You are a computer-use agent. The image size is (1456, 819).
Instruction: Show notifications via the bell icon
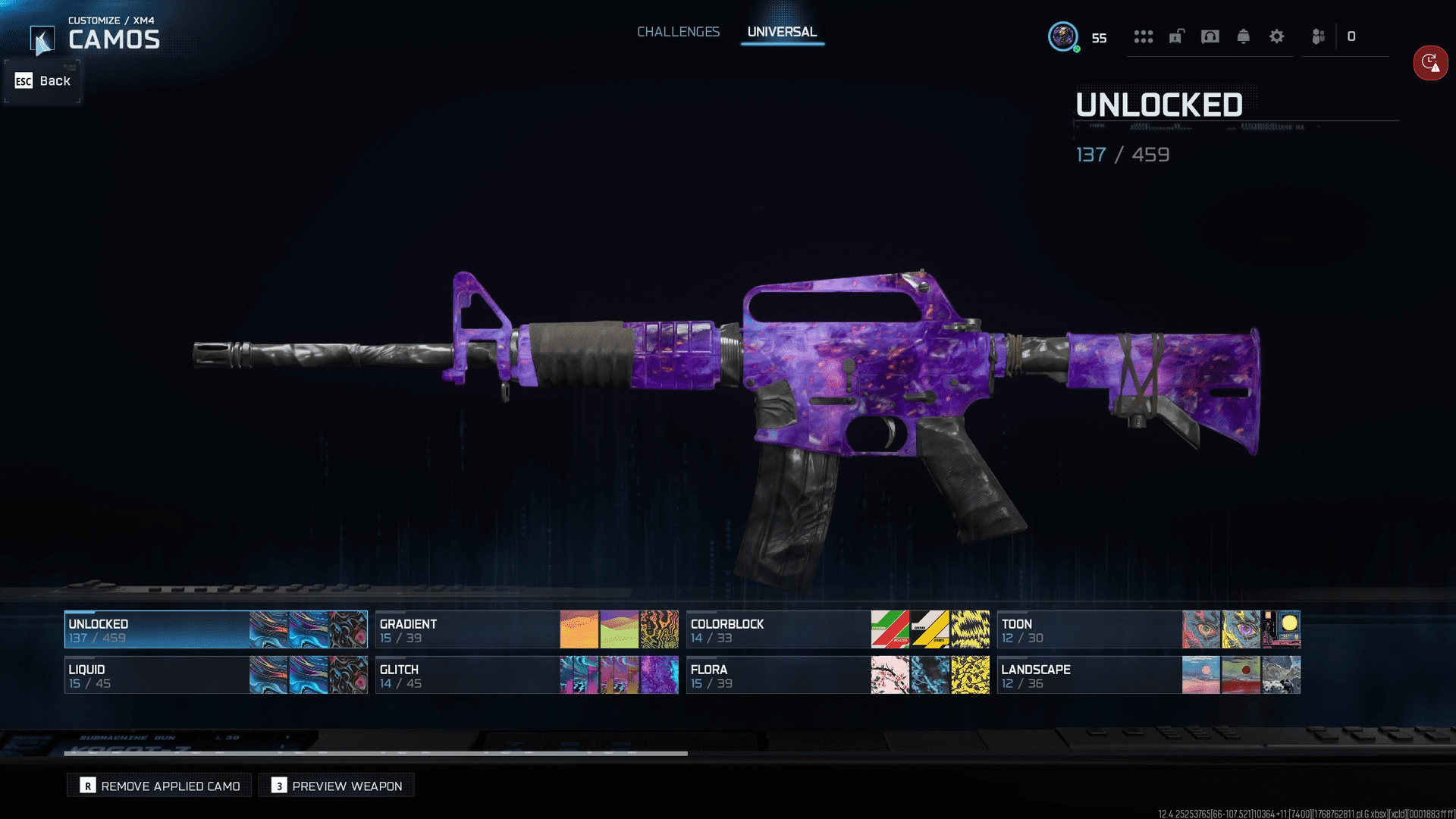click(1244, 36)
